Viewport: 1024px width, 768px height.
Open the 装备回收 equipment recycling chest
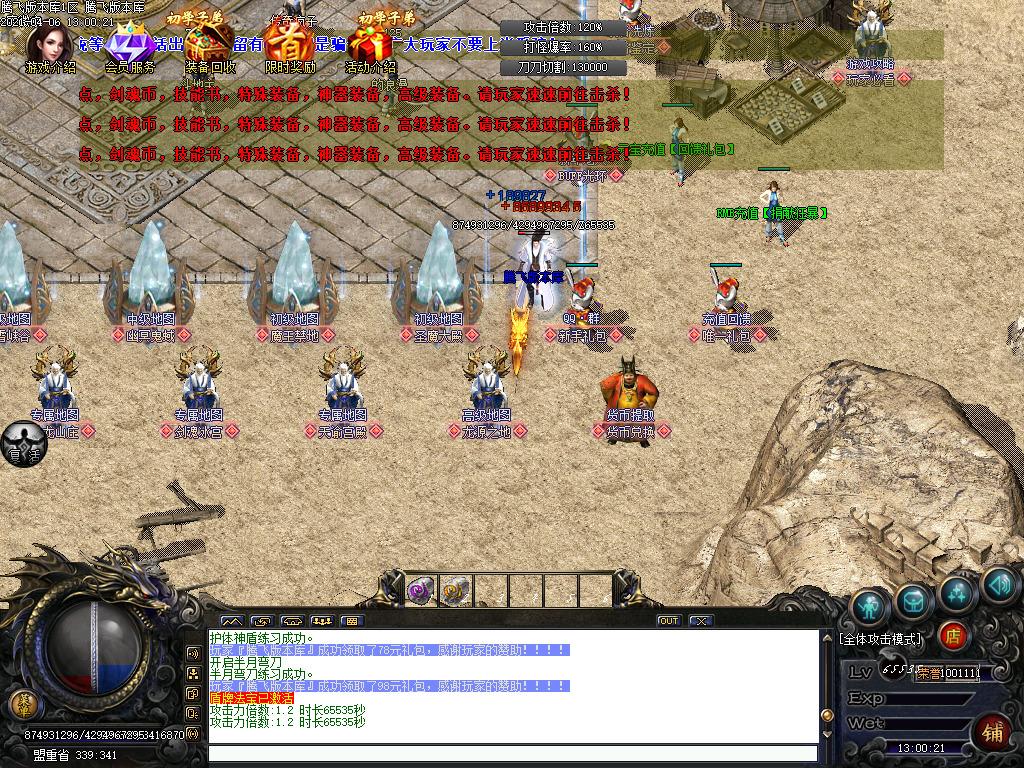click(x=209, y=46)
